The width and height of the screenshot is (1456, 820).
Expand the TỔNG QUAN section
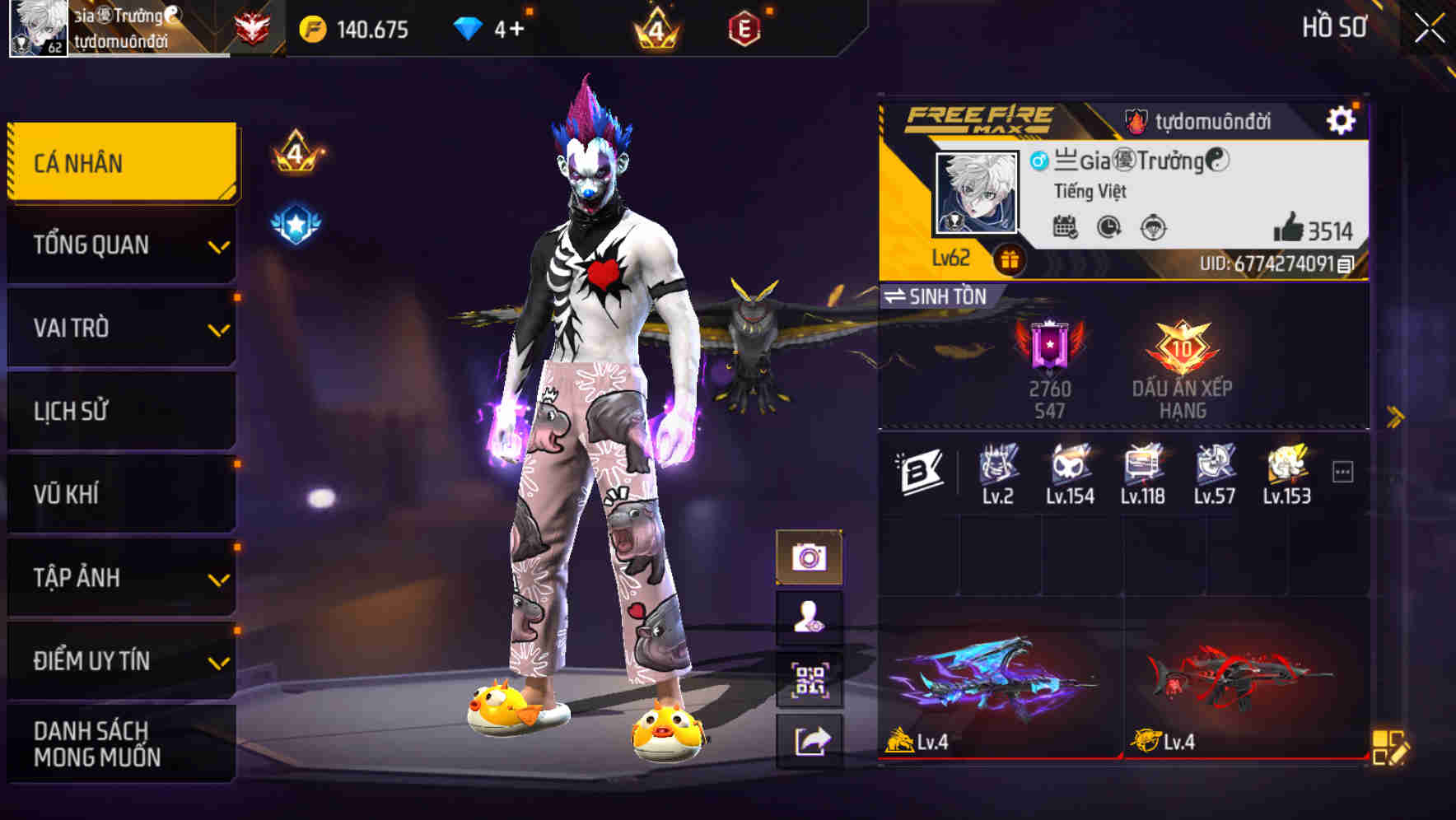coord(120,245)
